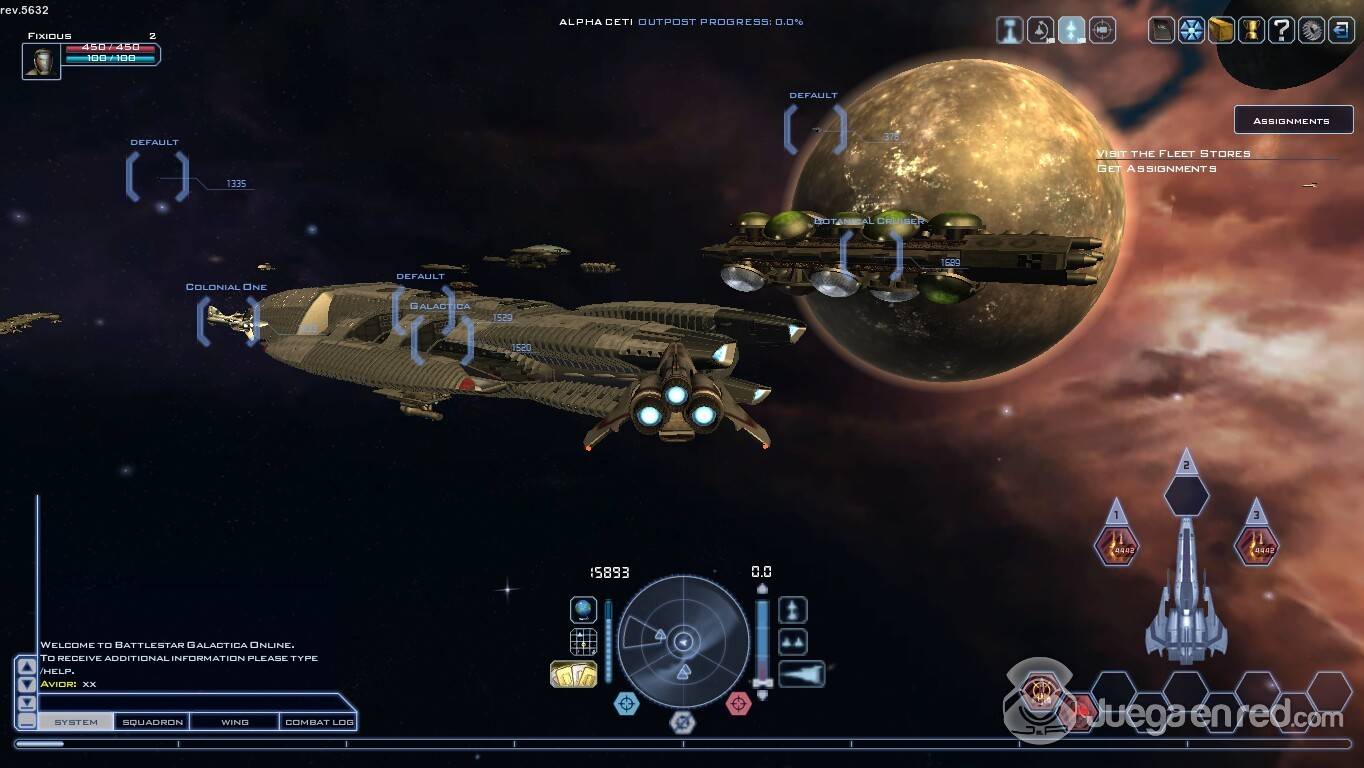Open the gold playing cards icon
The image size is (1364, 768).
(x=573, y=674)
